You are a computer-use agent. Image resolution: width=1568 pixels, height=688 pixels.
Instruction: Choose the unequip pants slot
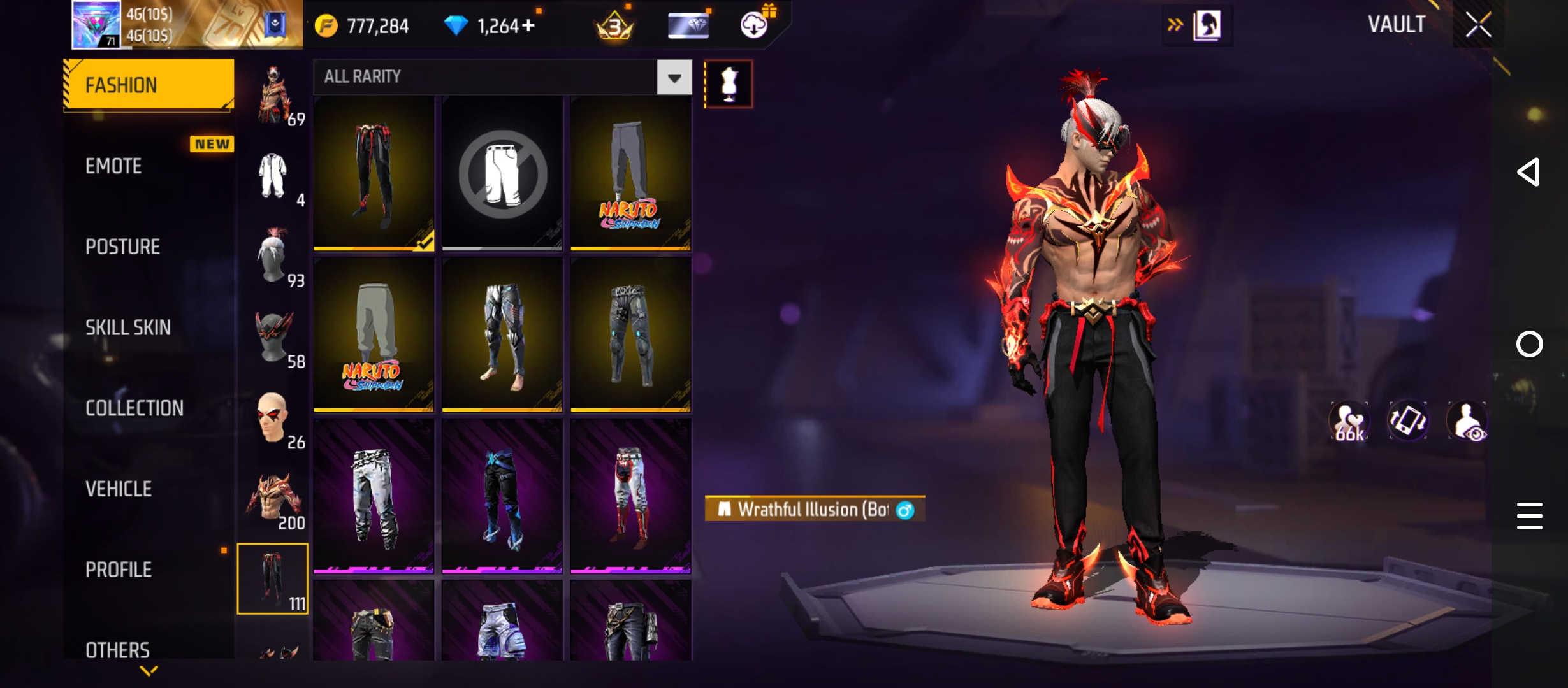point(502,173)
